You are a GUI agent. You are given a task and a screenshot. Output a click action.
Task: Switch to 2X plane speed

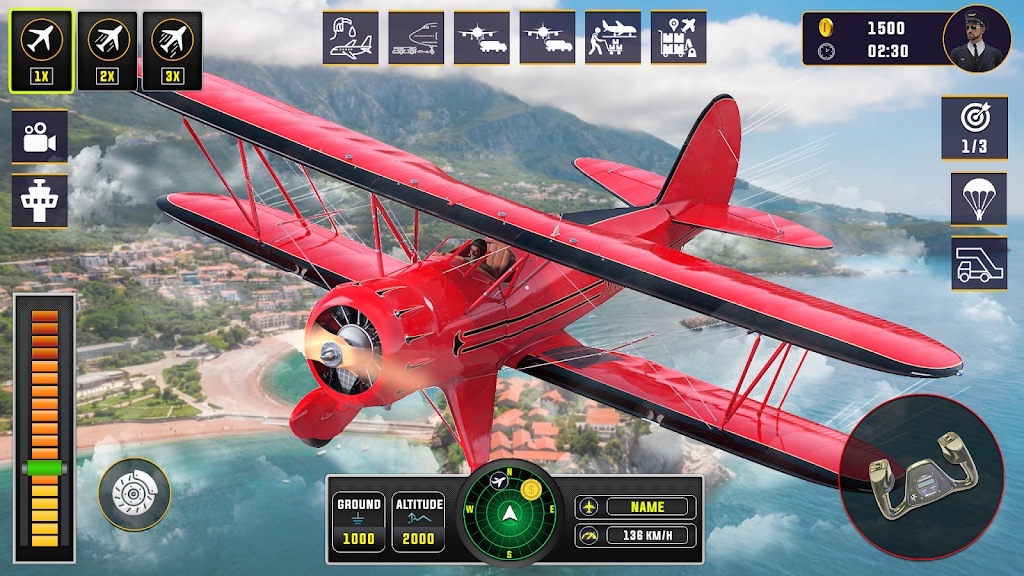tap(107, 50)
